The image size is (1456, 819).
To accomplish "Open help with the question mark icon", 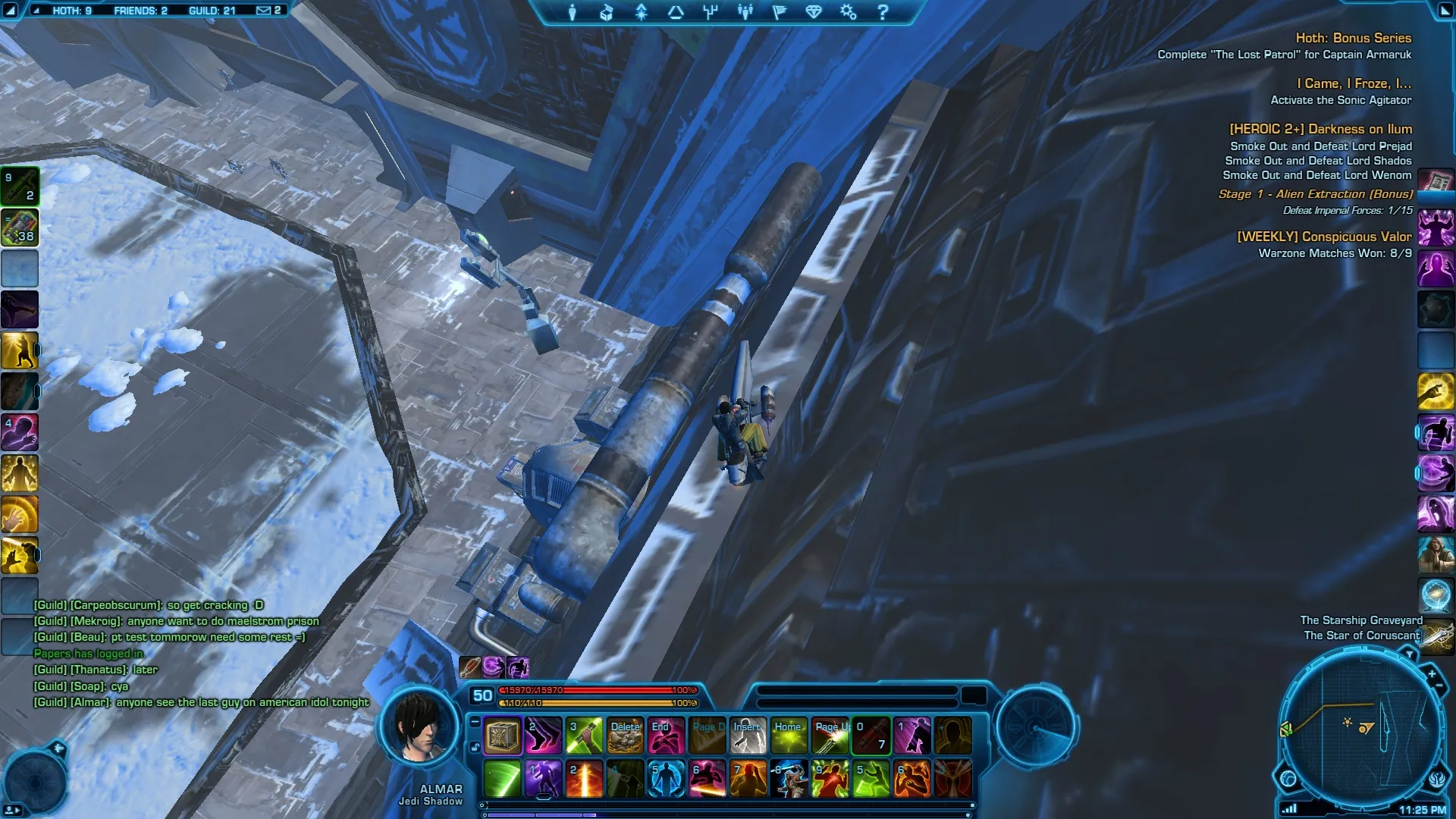I will [x=883, y=12].
